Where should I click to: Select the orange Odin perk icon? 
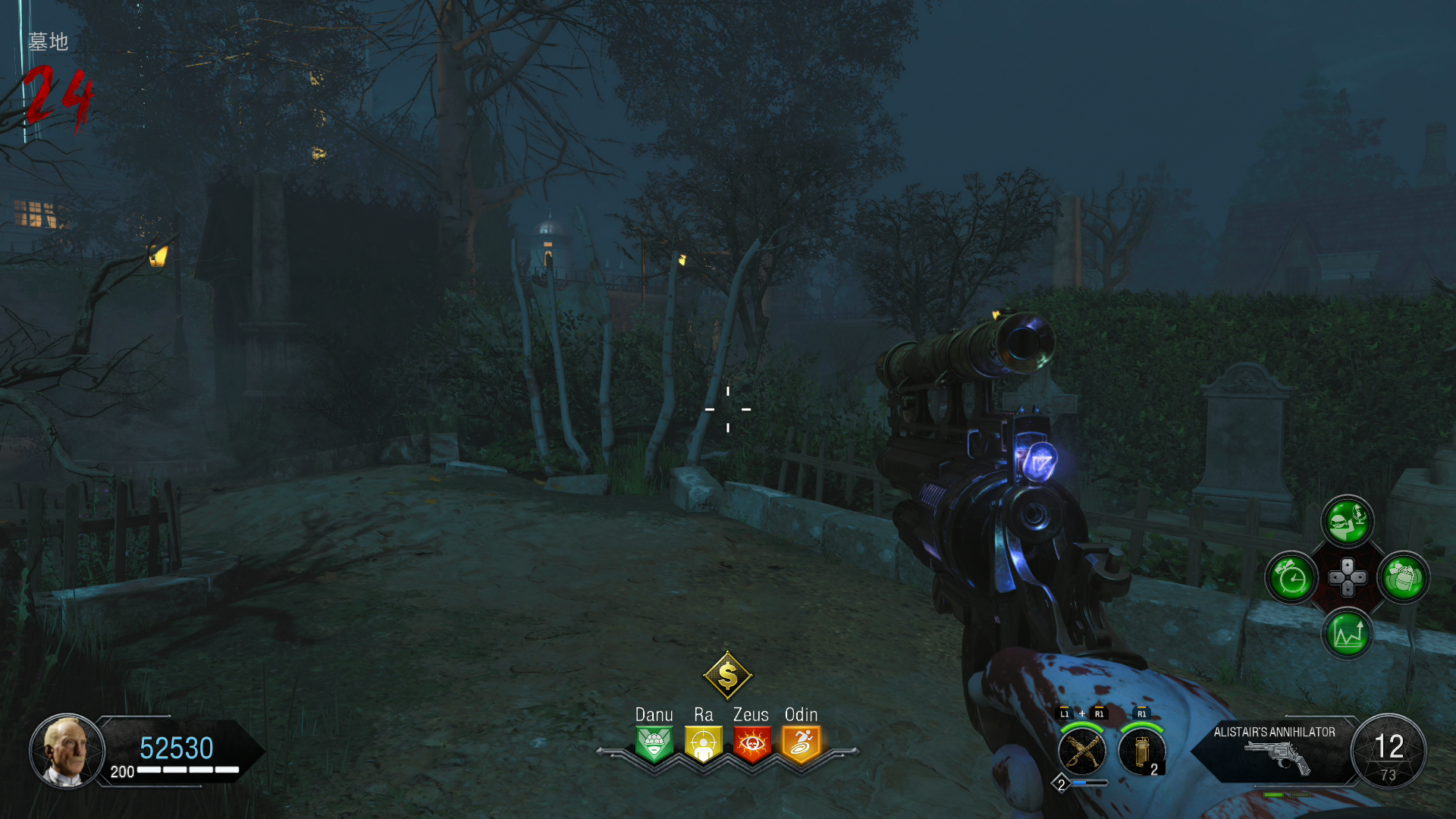[801, 743]
